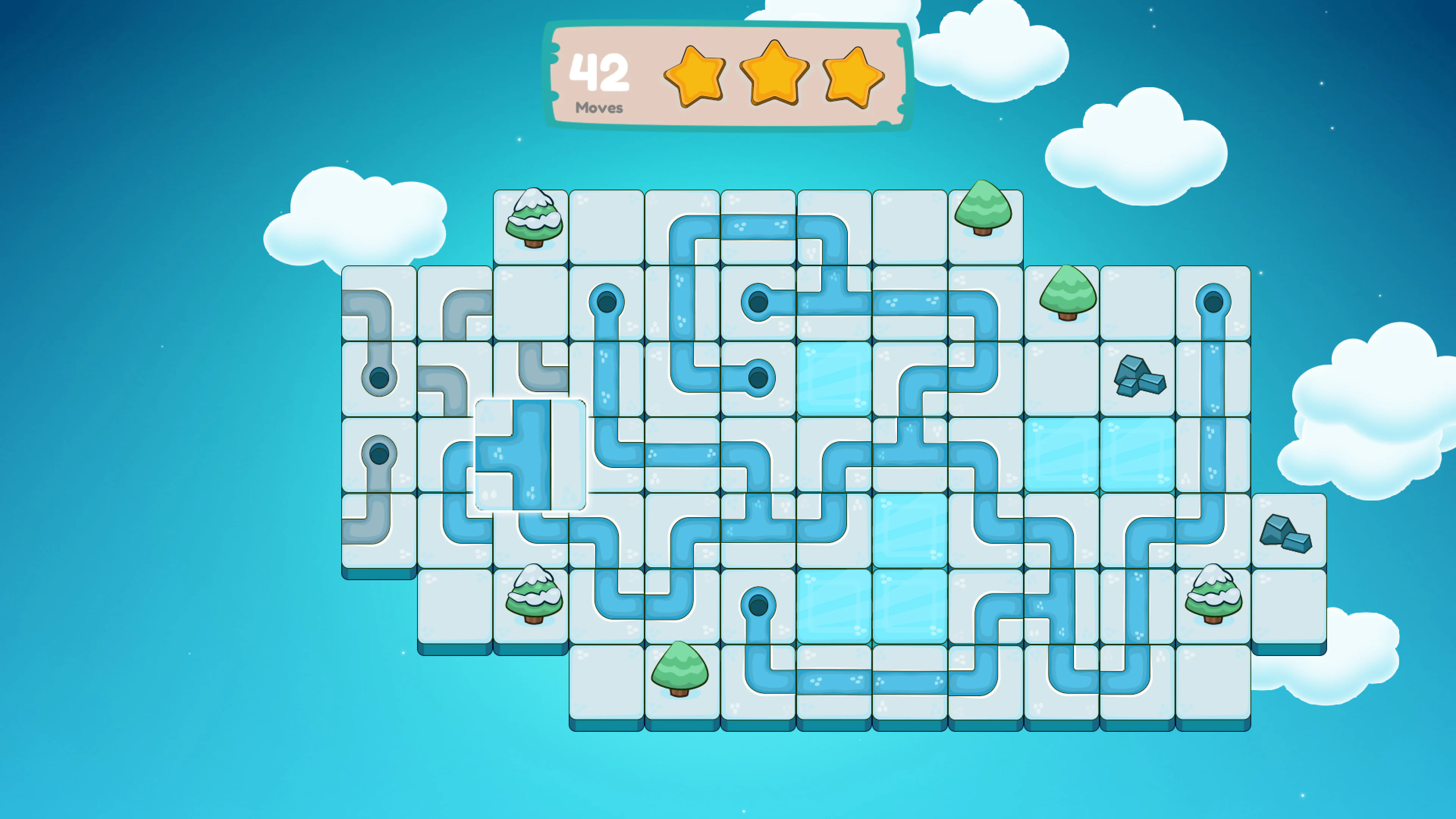Screen dimensions: 1456x819
Task: Select the upper blue water endpoint dot
Action: (x=607, y=303)
